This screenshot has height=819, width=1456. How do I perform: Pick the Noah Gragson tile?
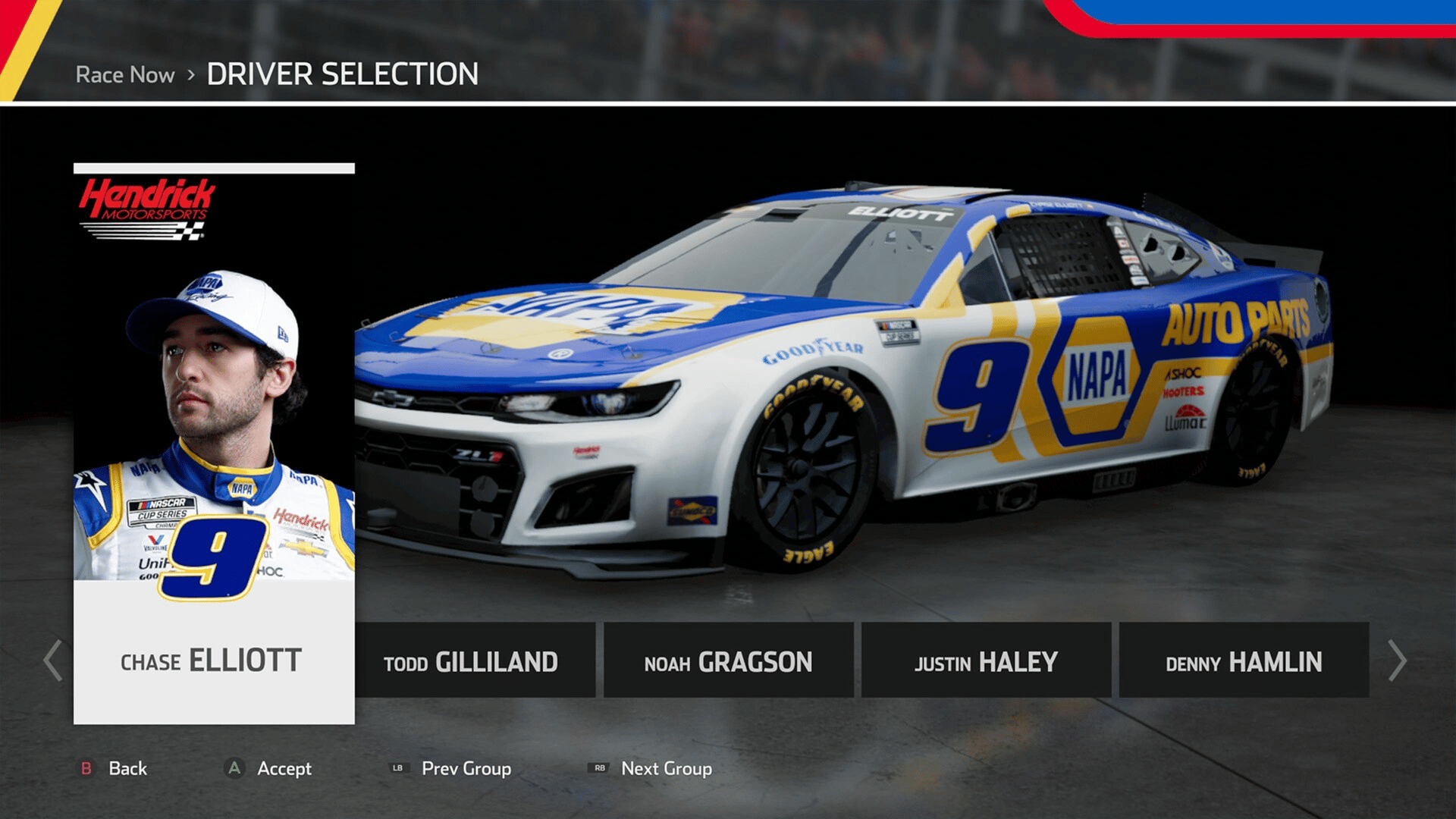[728, 661]
